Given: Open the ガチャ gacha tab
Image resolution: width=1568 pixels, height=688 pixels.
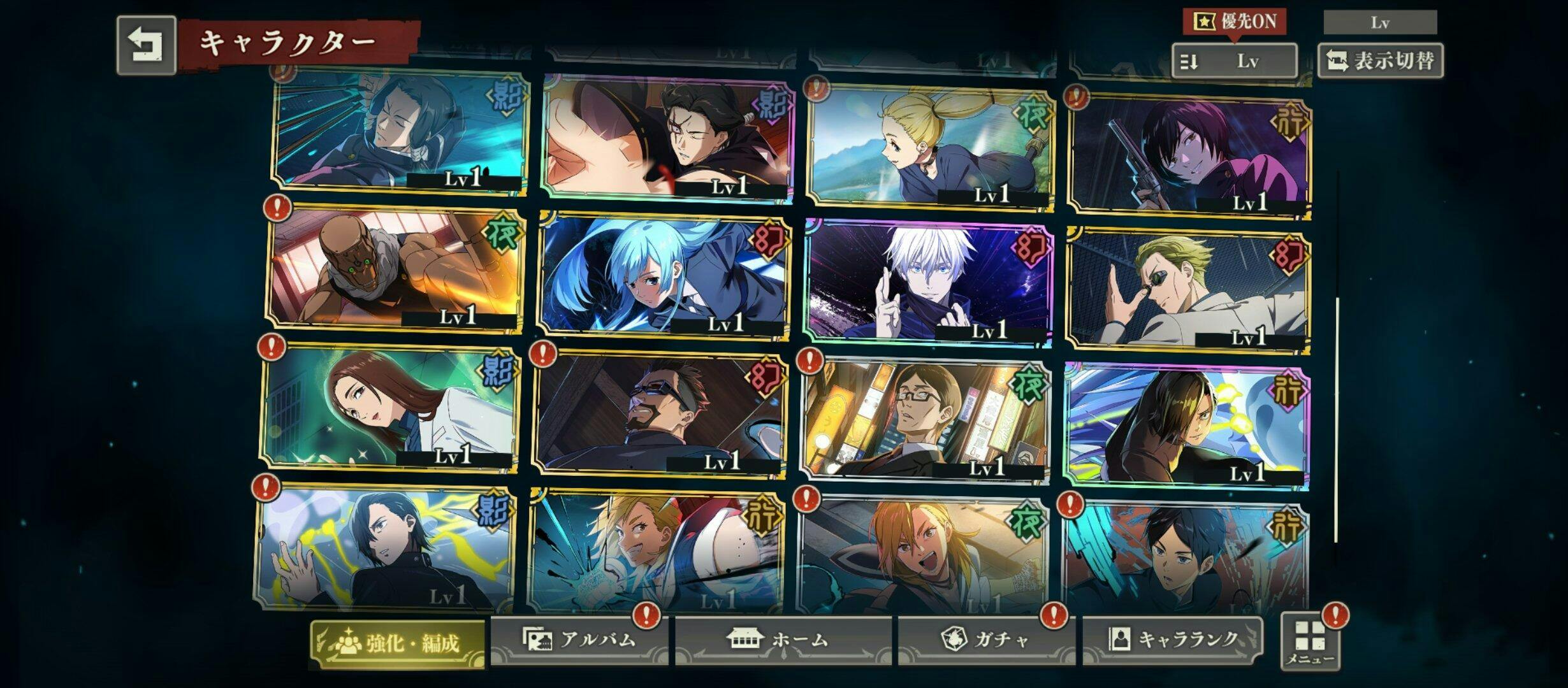Looking at the screenshot, I should coord(986,640).
